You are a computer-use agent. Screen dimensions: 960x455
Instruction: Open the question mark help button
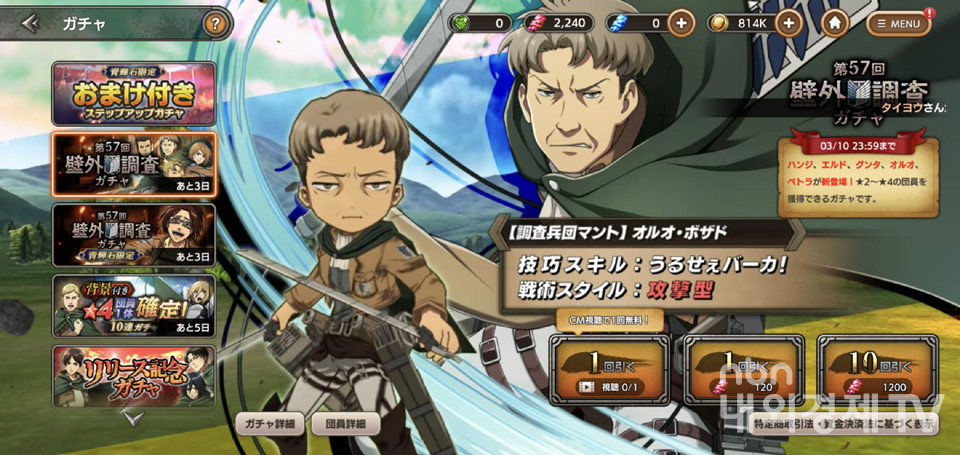pos(215,23)
